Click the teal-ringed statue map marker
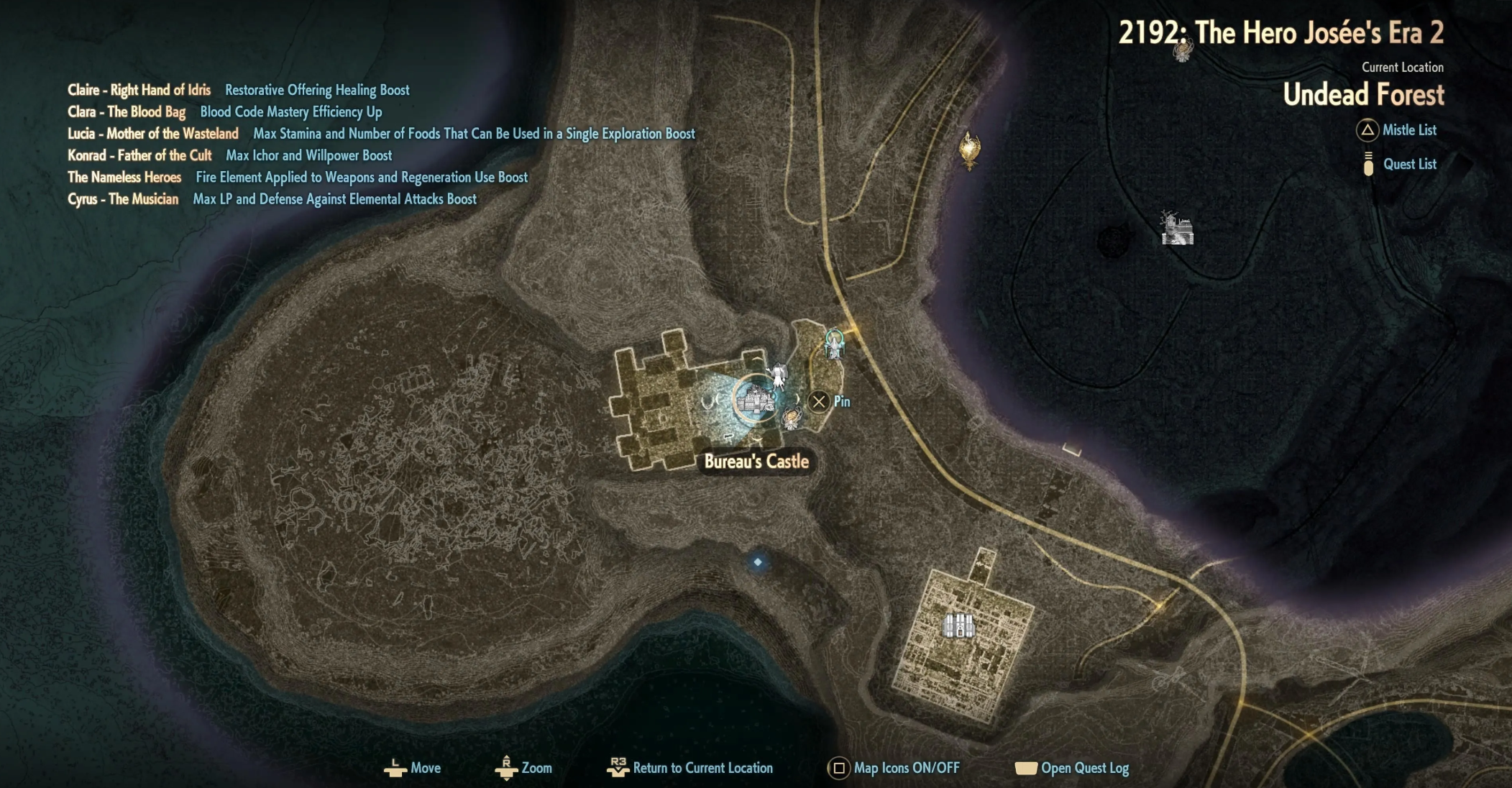This screenshot has height=788, width=1512. click(x=834, y=343)
